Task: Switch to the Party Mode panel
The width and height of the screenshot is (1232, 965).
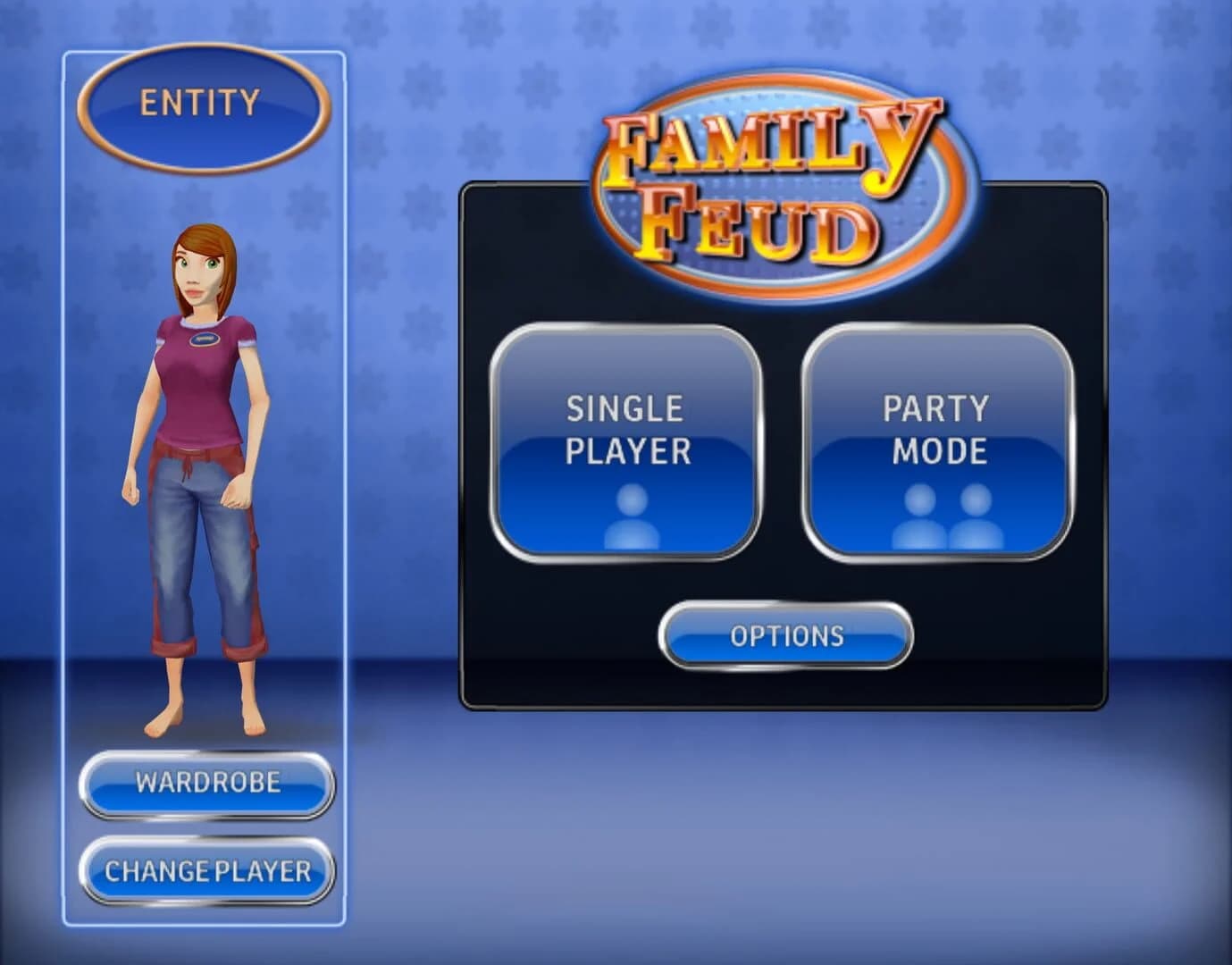Action: (936, 442)
